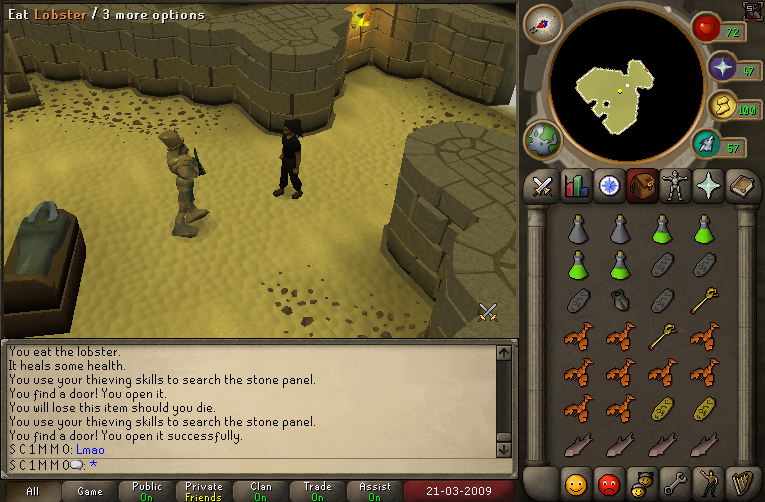765x502 pixels.
Task: Switch to the Magic spellbook tab
Action: (x=742, y=186)
